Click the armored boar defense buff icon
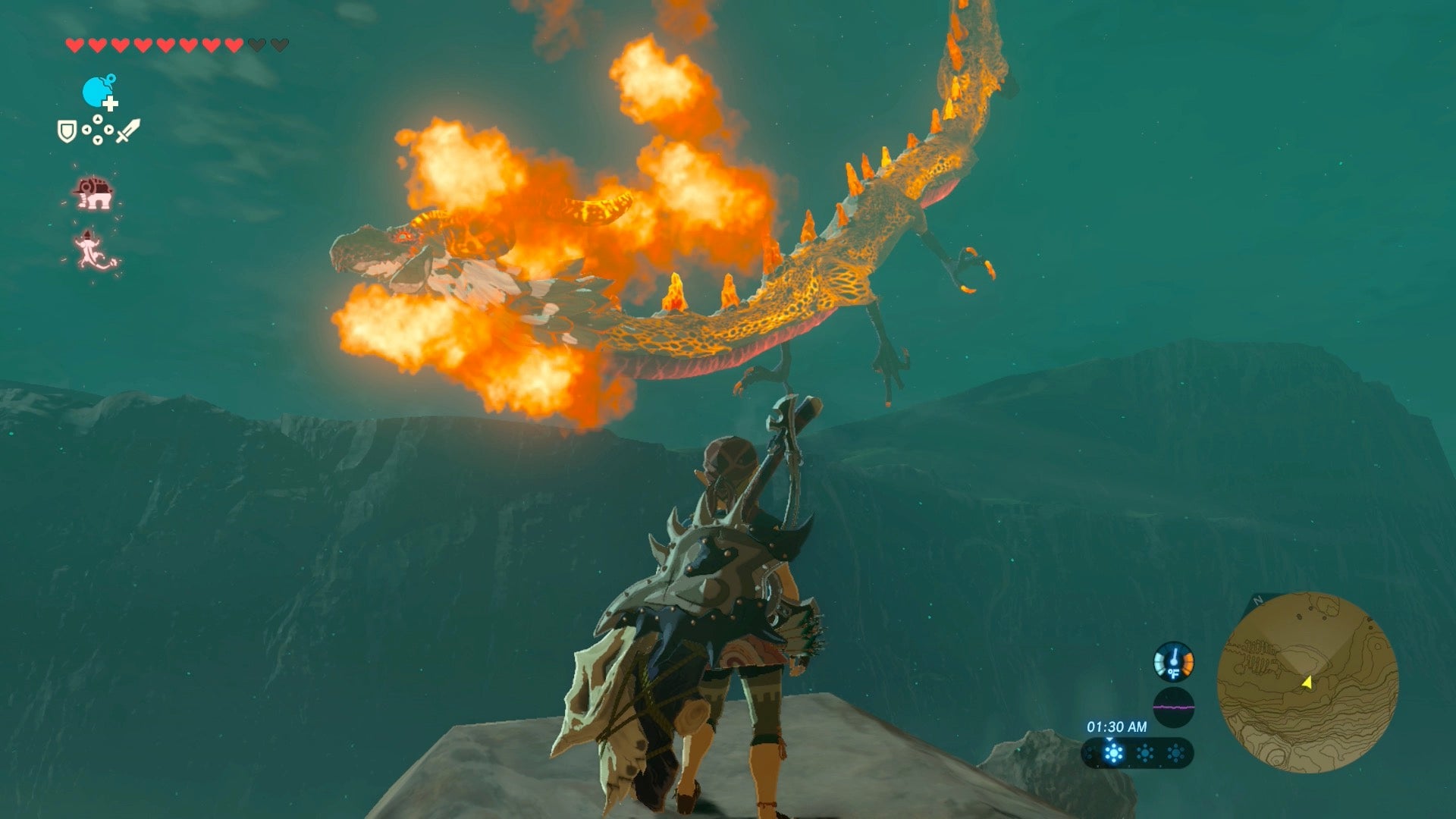This screenshot has height=819, width=1456. coord(93,193)
